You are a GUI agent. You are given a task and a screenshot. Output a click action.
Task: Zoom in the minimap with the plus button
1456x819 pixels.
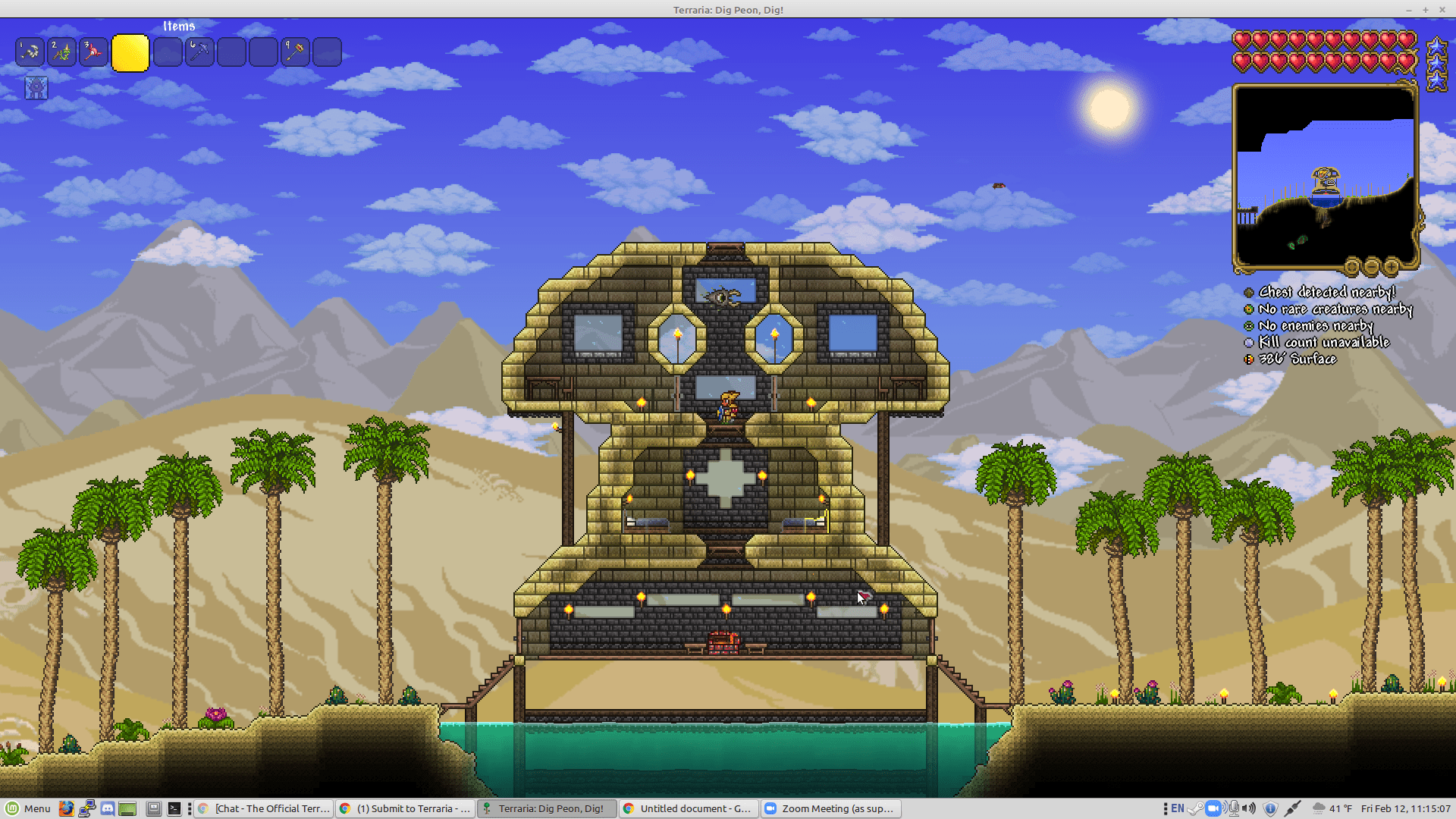(x=1392, y=265)
